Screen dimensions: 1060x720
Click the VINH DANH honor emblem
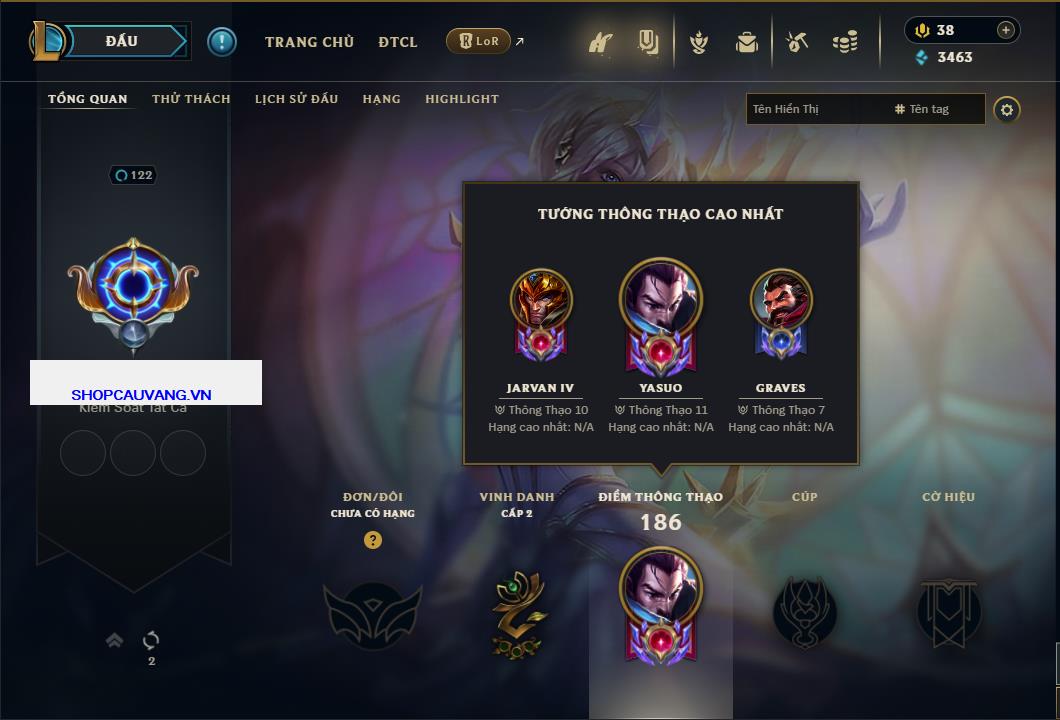[517, 612]
